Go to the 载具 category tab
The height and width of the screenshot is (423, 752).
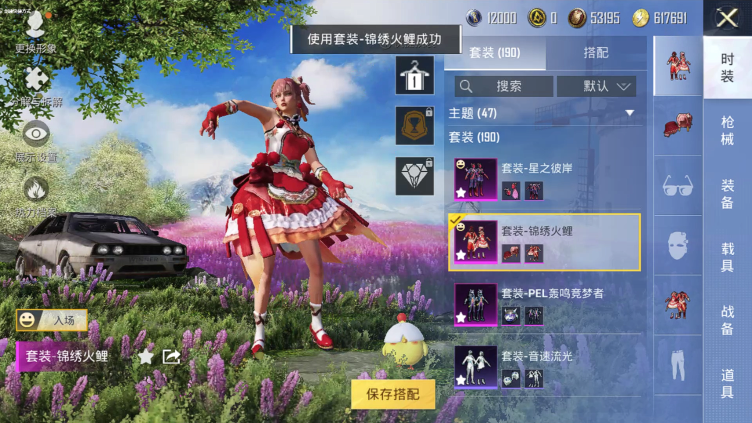727,256
